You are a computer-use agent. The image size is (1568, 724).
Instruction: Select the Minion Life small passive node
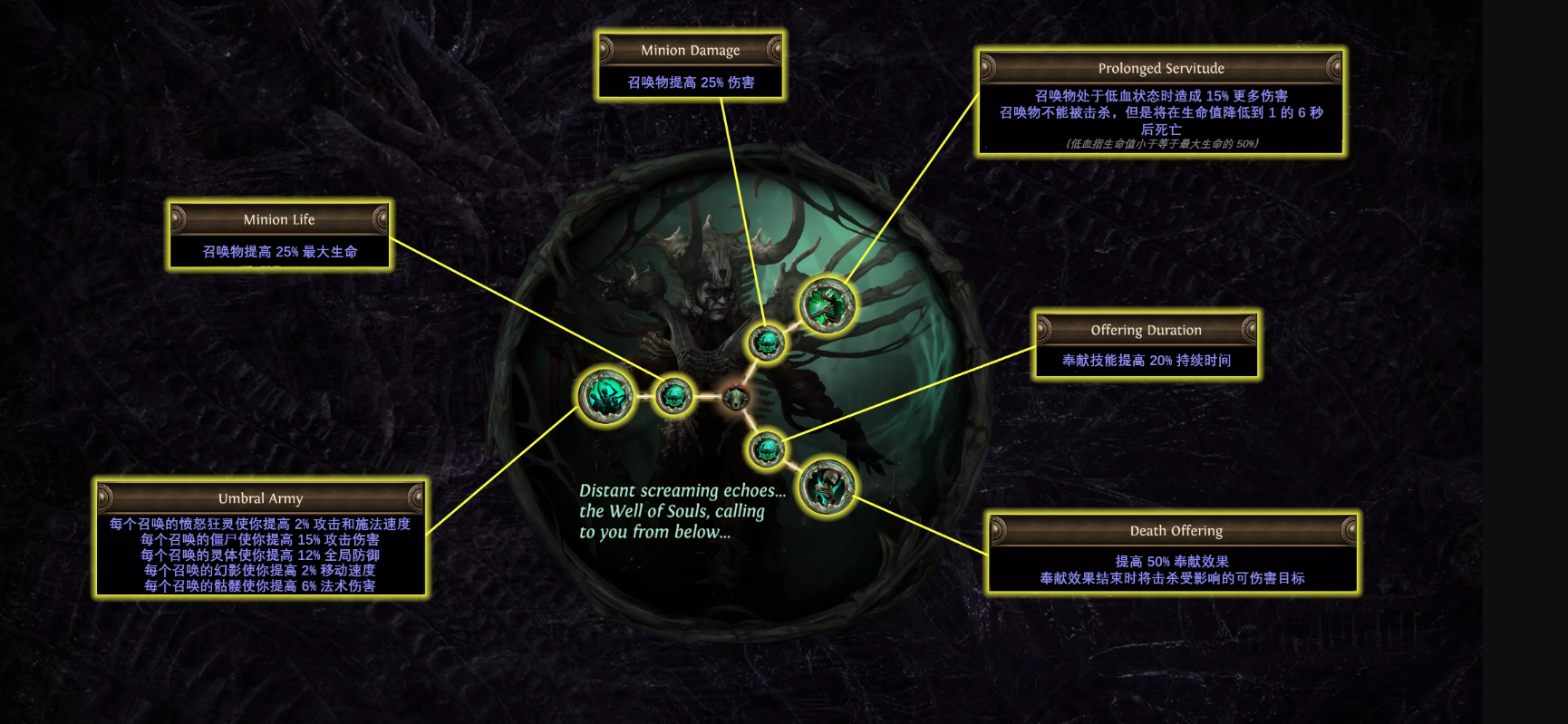[x=673, y=396]
